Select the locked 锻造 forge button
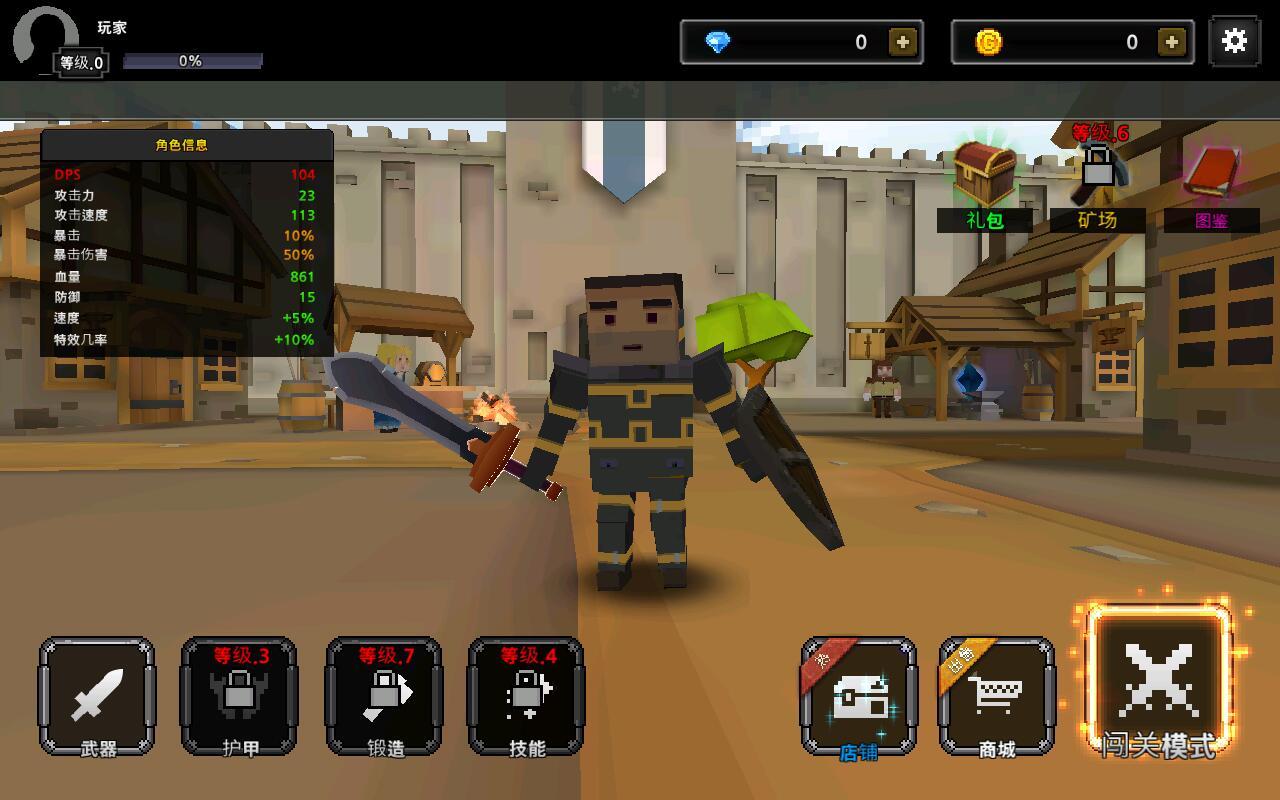 tap(384, 696)
